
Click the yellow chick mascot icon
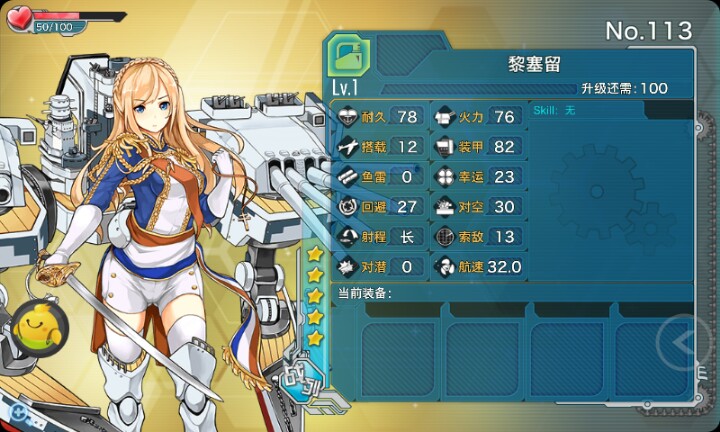pyautogui.click(x=40, y=323)
